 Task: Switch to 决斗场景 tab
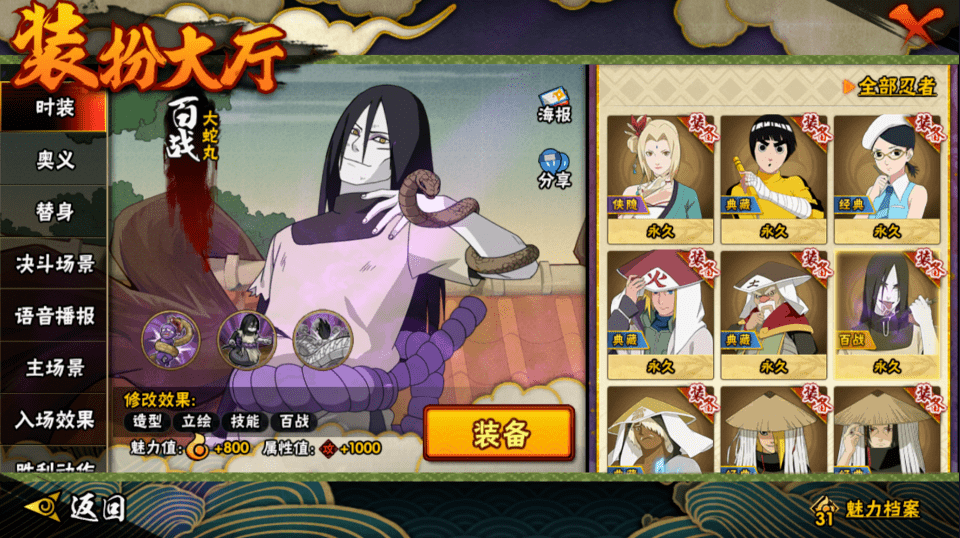(54, 264)
